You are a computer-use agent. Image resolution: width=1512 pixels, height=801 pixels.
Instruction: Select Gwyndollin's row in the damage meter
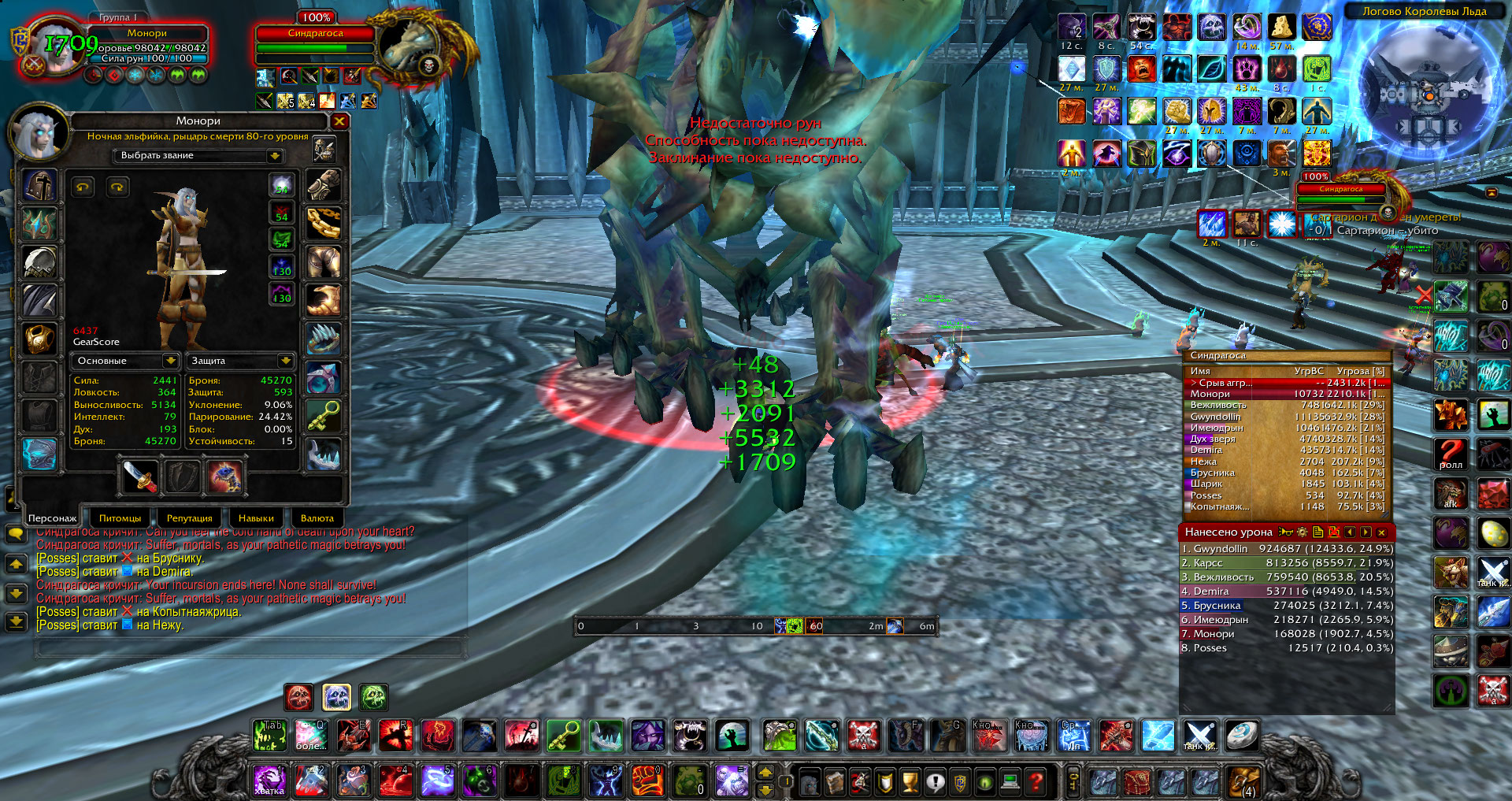[x=1286, y=549]
